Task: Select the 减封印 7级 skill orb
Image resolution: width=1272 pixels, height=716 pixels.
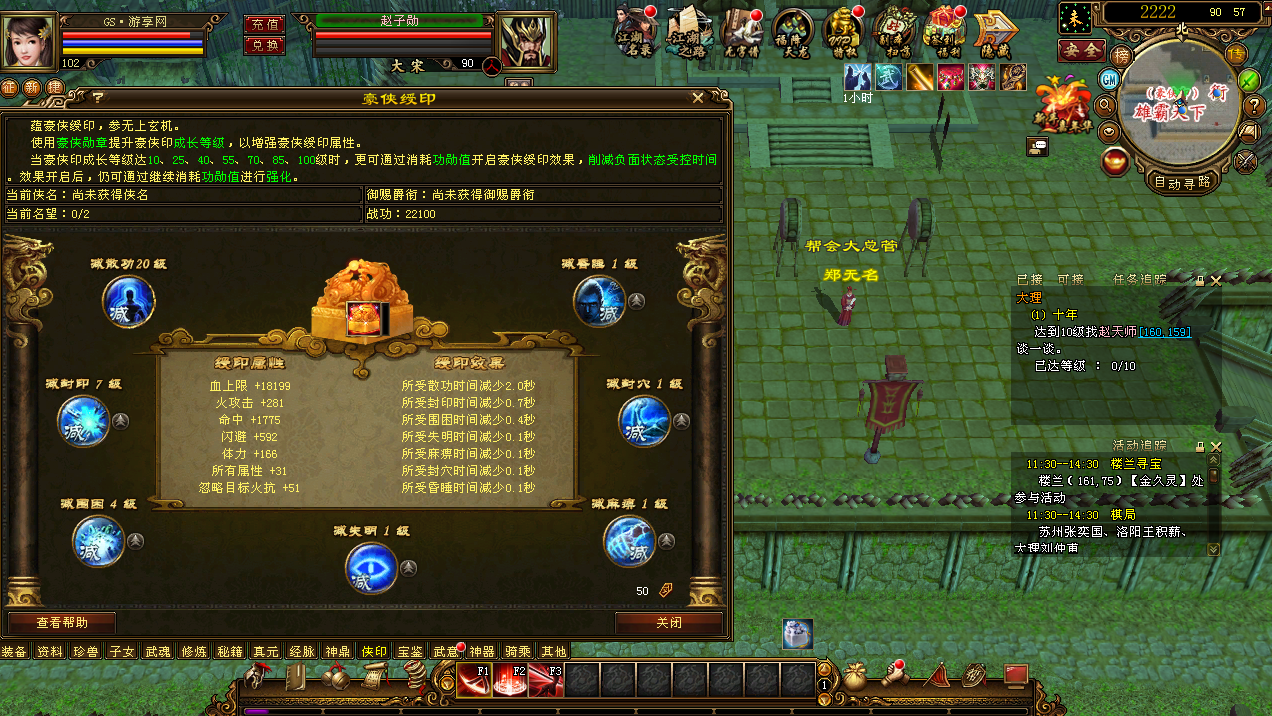Action: [x=84, y=421]
